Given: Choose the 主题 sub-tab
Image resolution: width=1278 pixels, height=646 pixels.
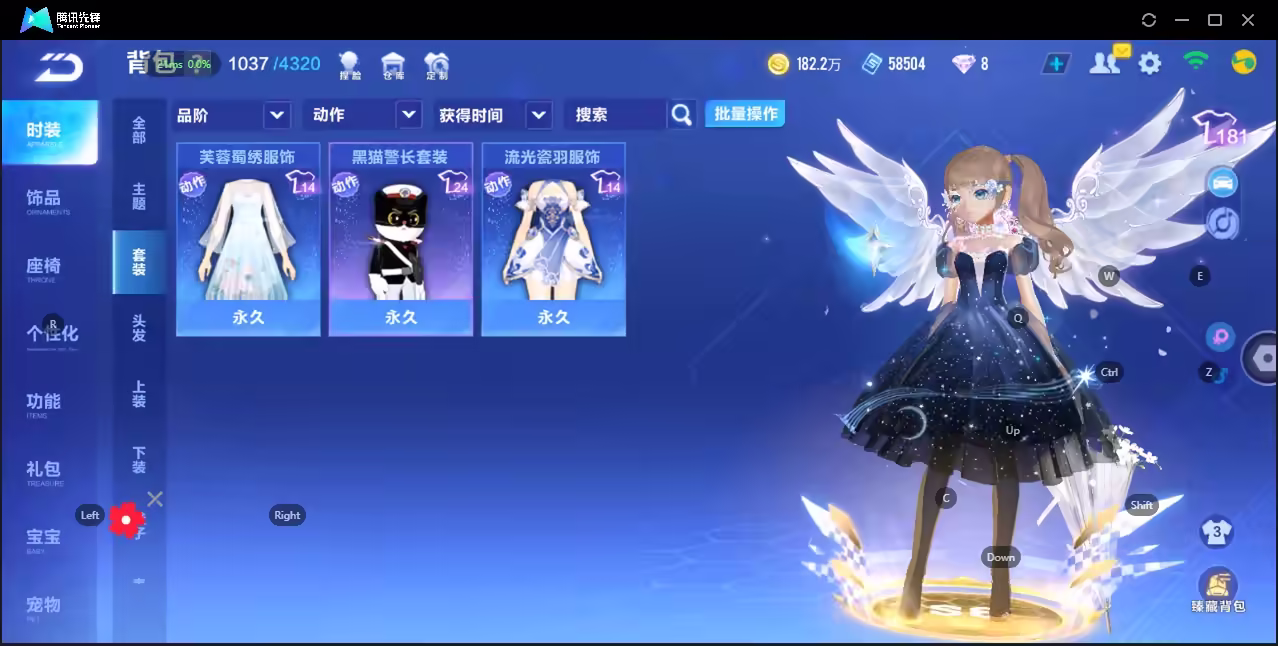Looking at the screenshot, I should pyautogui.click(x=139, y=196).
